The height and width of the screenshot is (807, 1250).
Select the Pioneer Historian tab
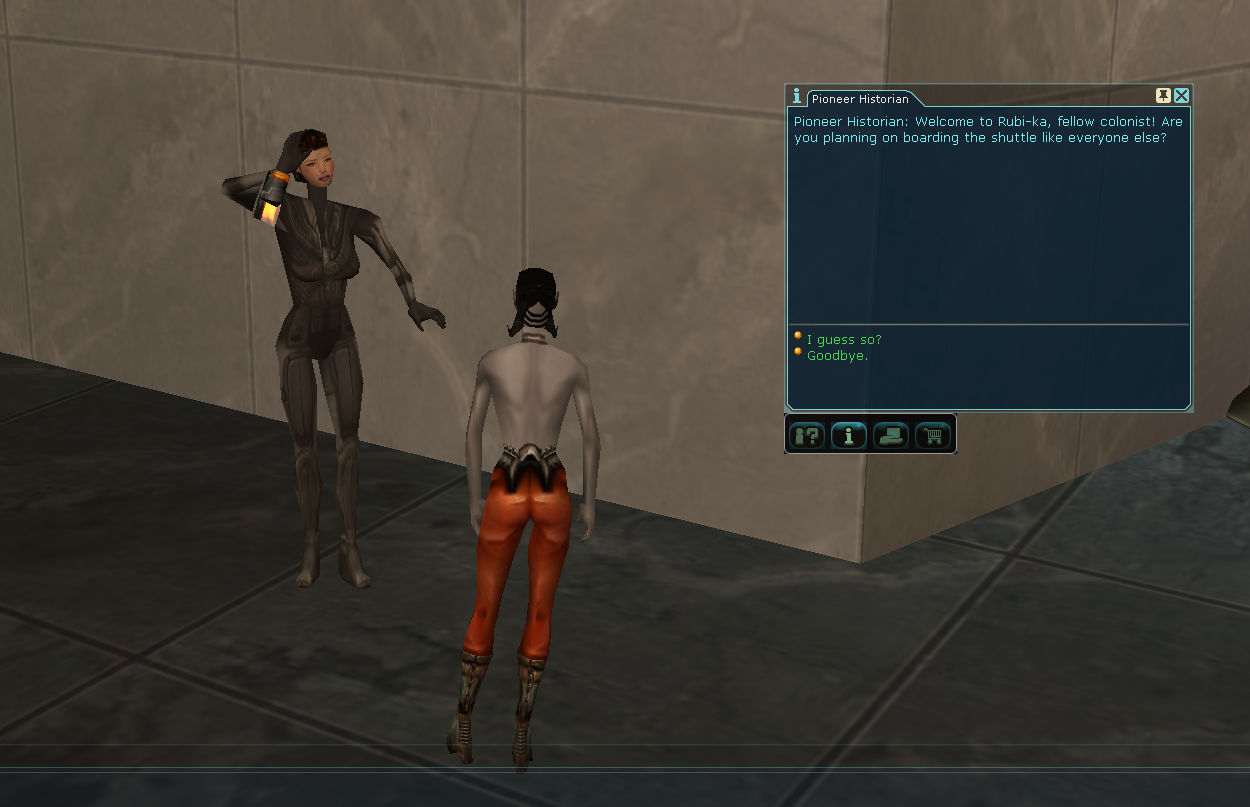click(x=860, y=99)
